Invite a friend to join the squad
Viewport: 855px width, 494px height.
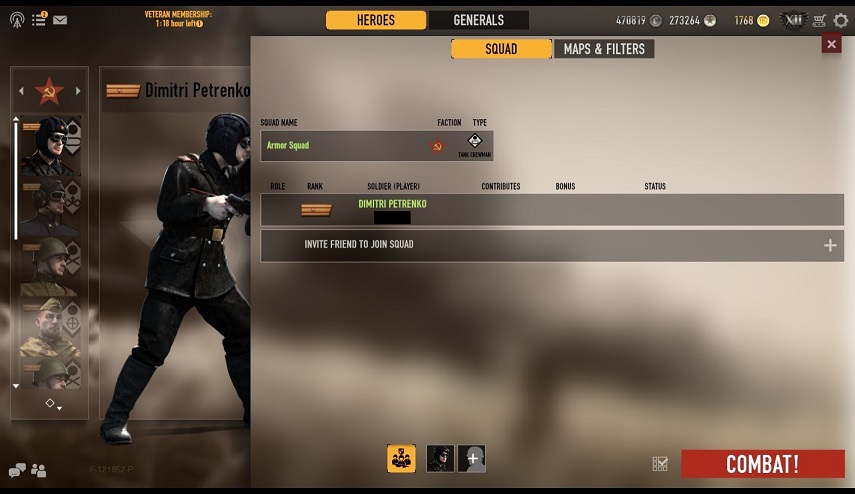[552, 245]
